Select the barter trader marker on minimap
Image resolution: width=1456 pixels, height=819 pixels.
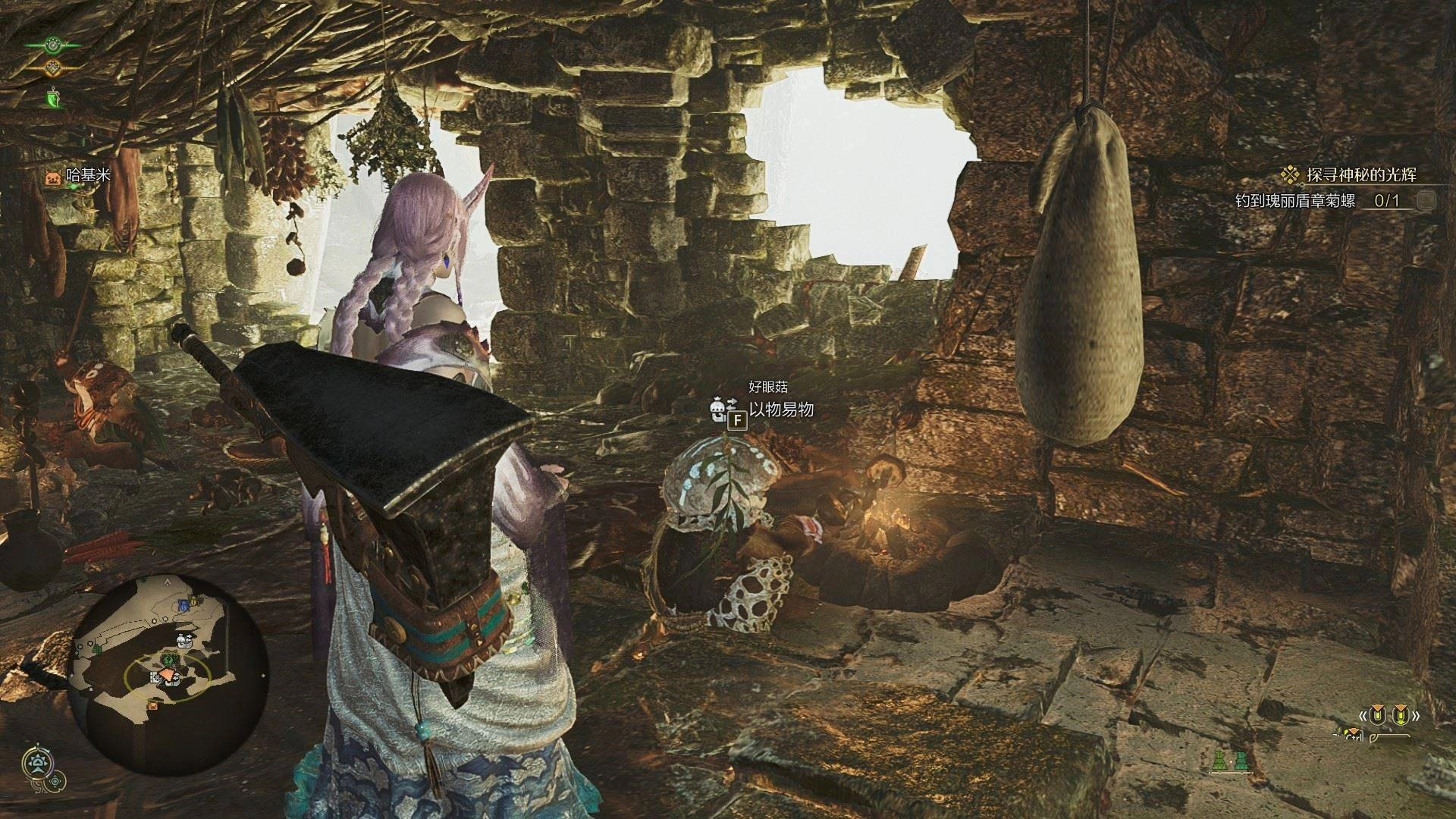pos(183,641)
